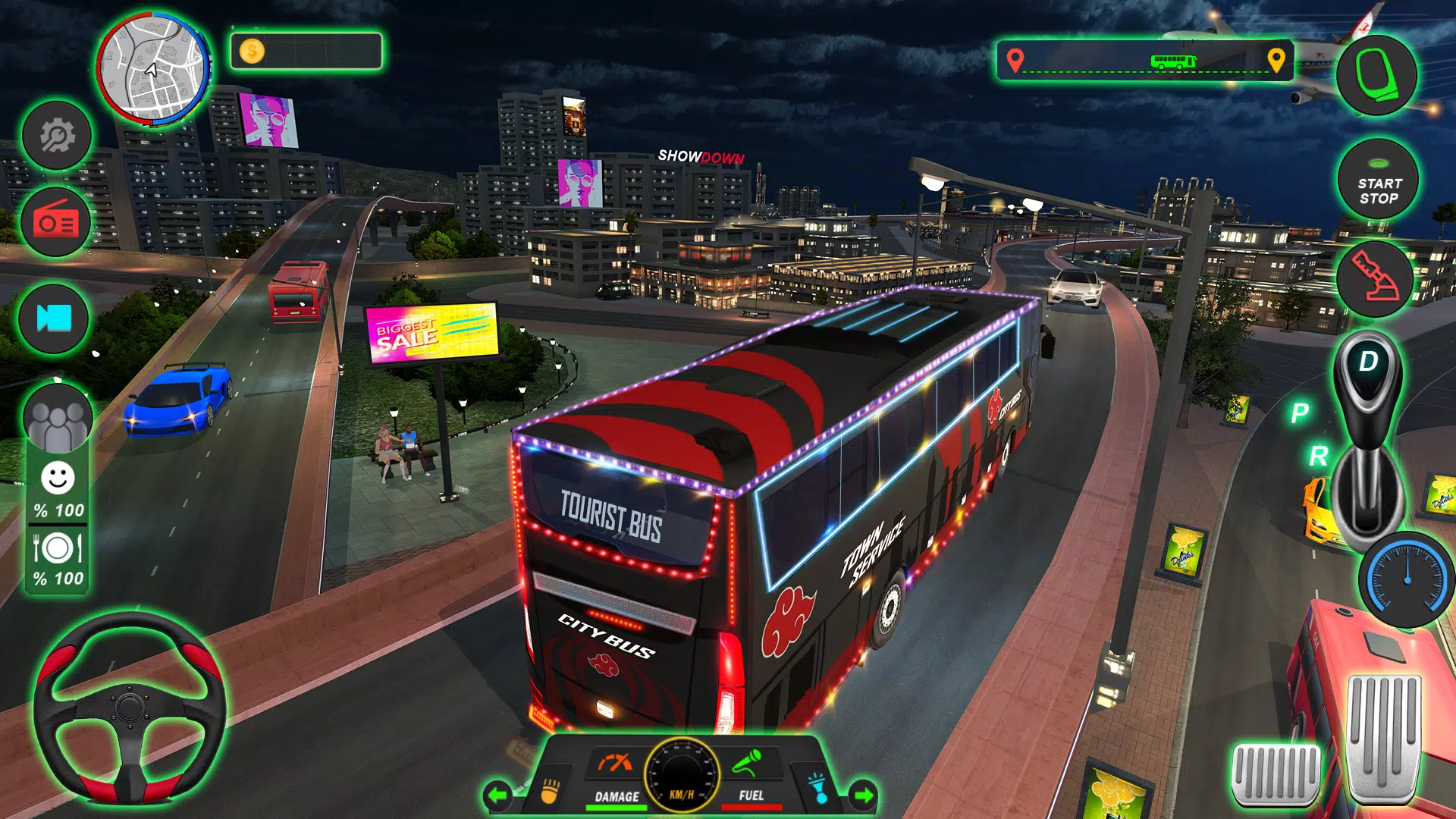Tap the blue speed gauge button

(x=1407, y=579)
